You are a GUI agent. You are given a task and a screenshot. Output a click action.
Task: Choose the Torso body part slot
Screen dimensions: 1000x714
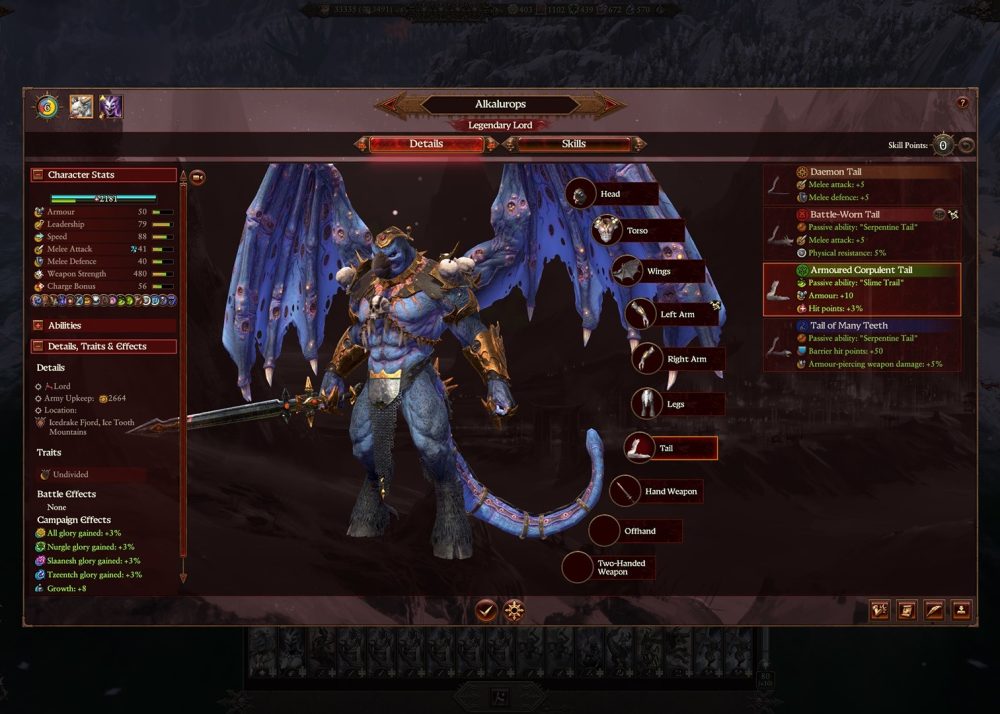point(637,231)
